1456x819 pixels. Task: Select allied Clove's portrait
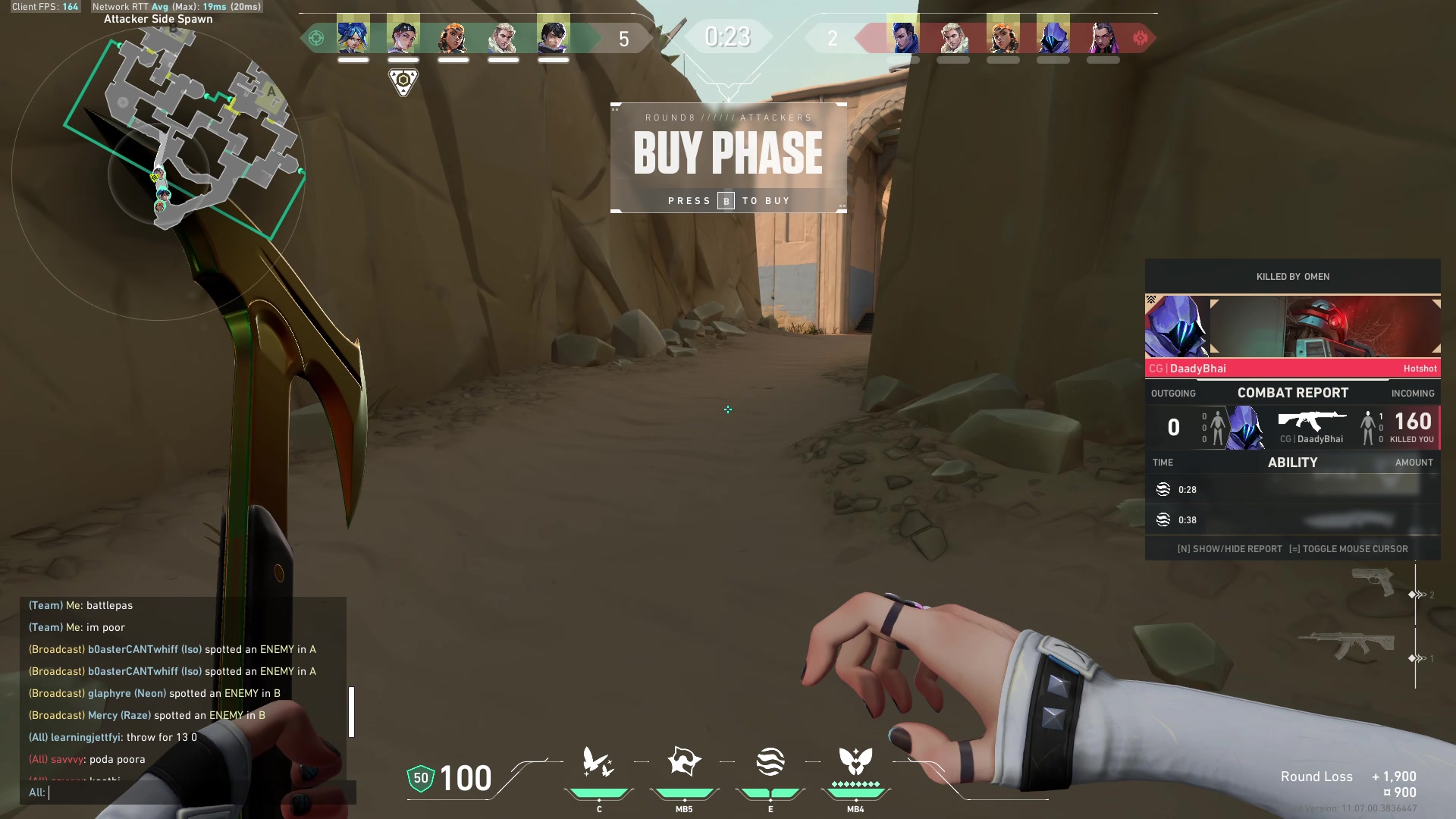pos(403,37)
